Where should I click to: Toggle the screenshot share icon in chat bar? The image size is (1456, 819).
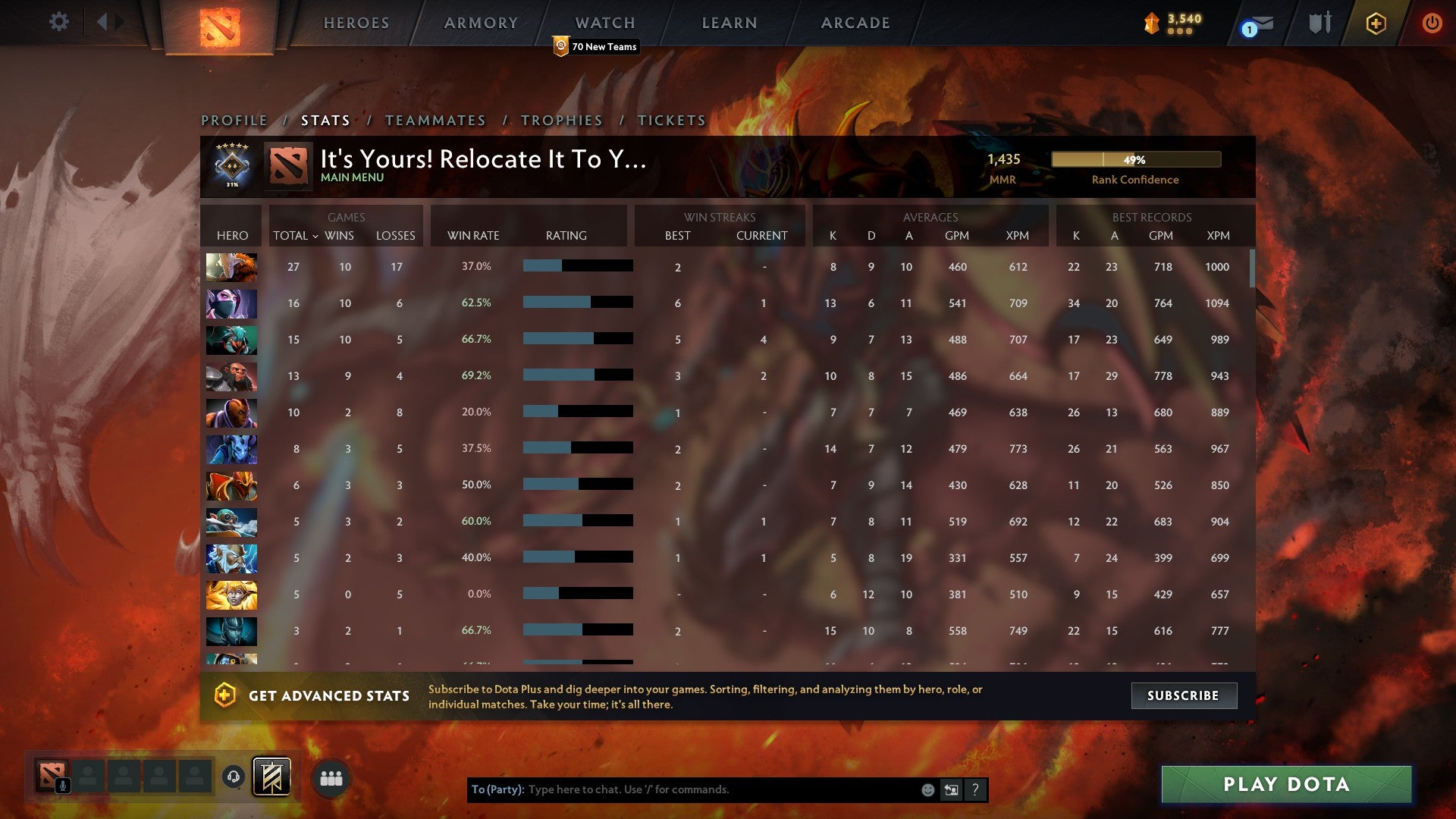point(951,789)
